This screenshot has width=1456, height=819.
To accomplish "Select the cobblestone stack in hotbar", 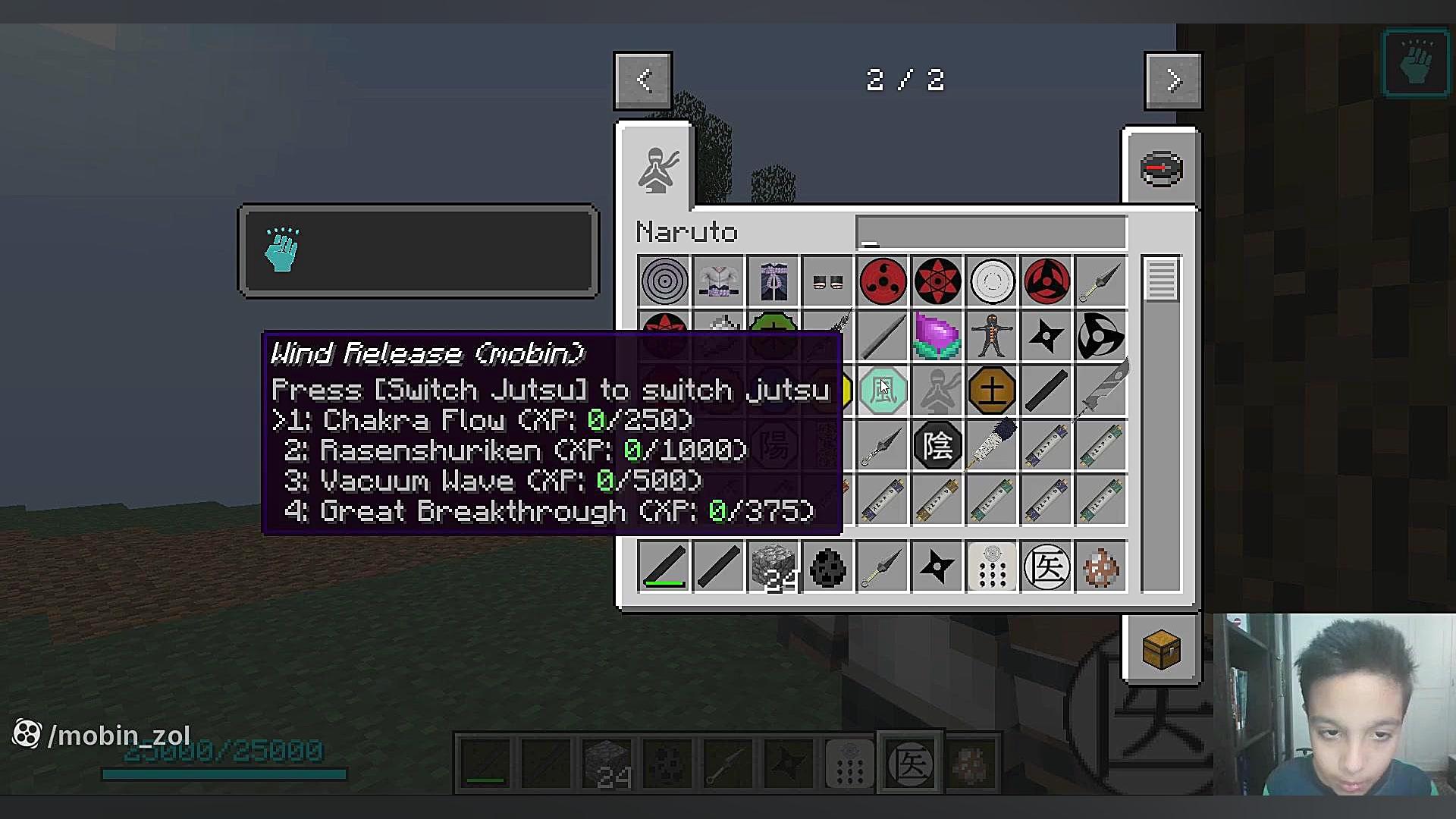I will point(773,566).
